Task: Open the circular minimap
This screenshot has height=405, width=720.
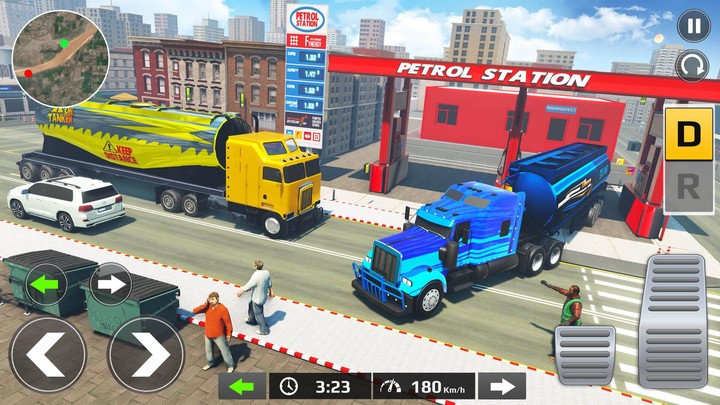Action: (62, 58)
